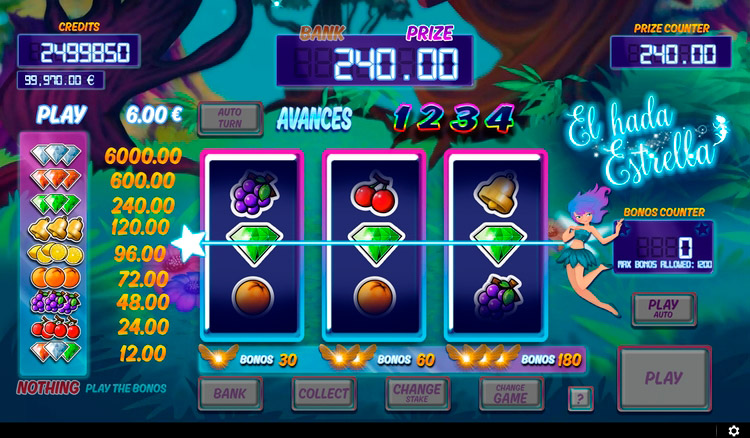Collect the prize winnings
This screenshot has width=750, height=438.
click(323, 393)
